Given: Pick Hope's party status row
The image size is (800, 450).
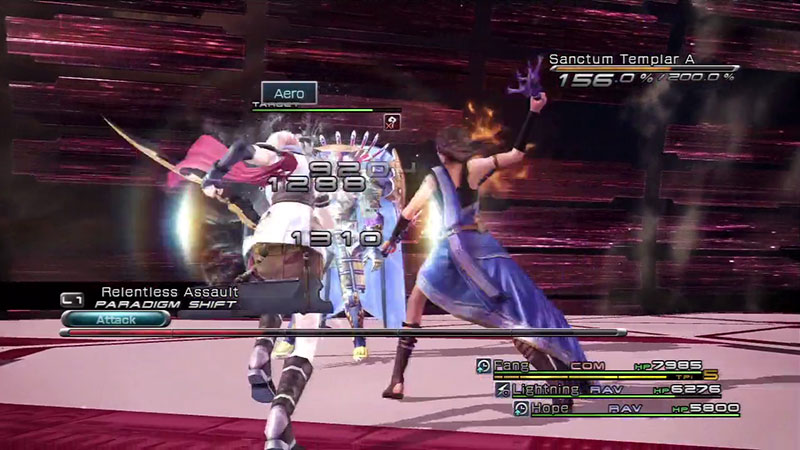Looking at the screenshot, I should click(x=626, y=408).
